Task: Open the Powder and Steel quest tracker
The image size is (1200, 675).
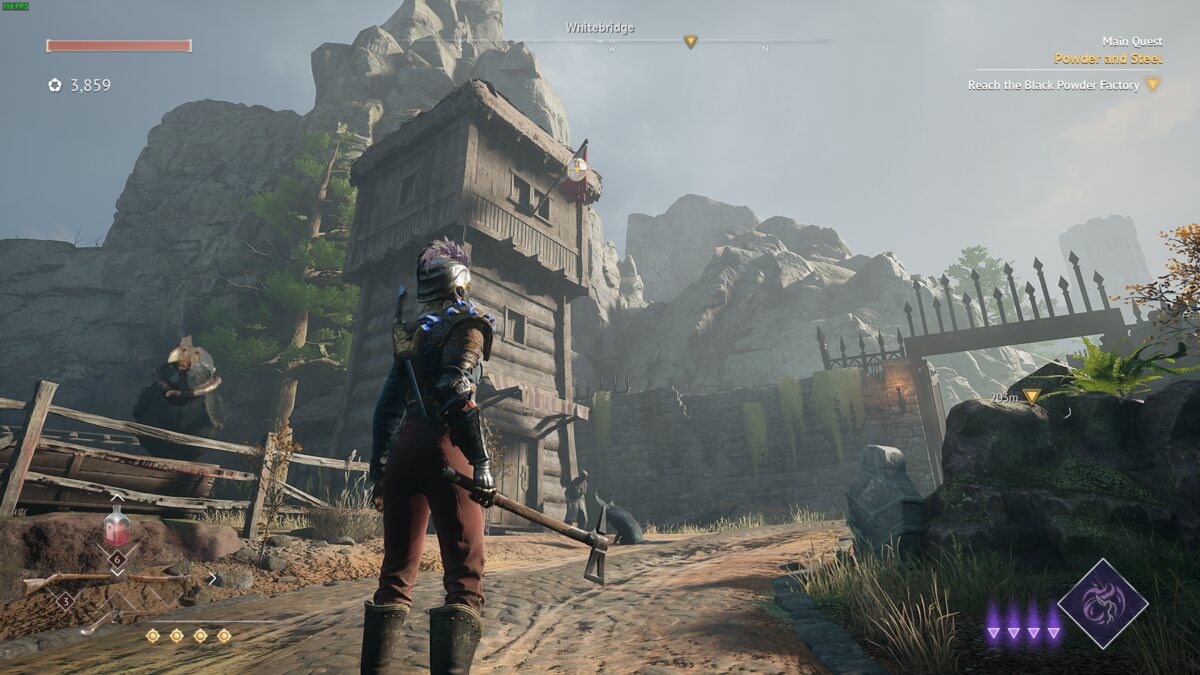Action: tap(1107, 58)
